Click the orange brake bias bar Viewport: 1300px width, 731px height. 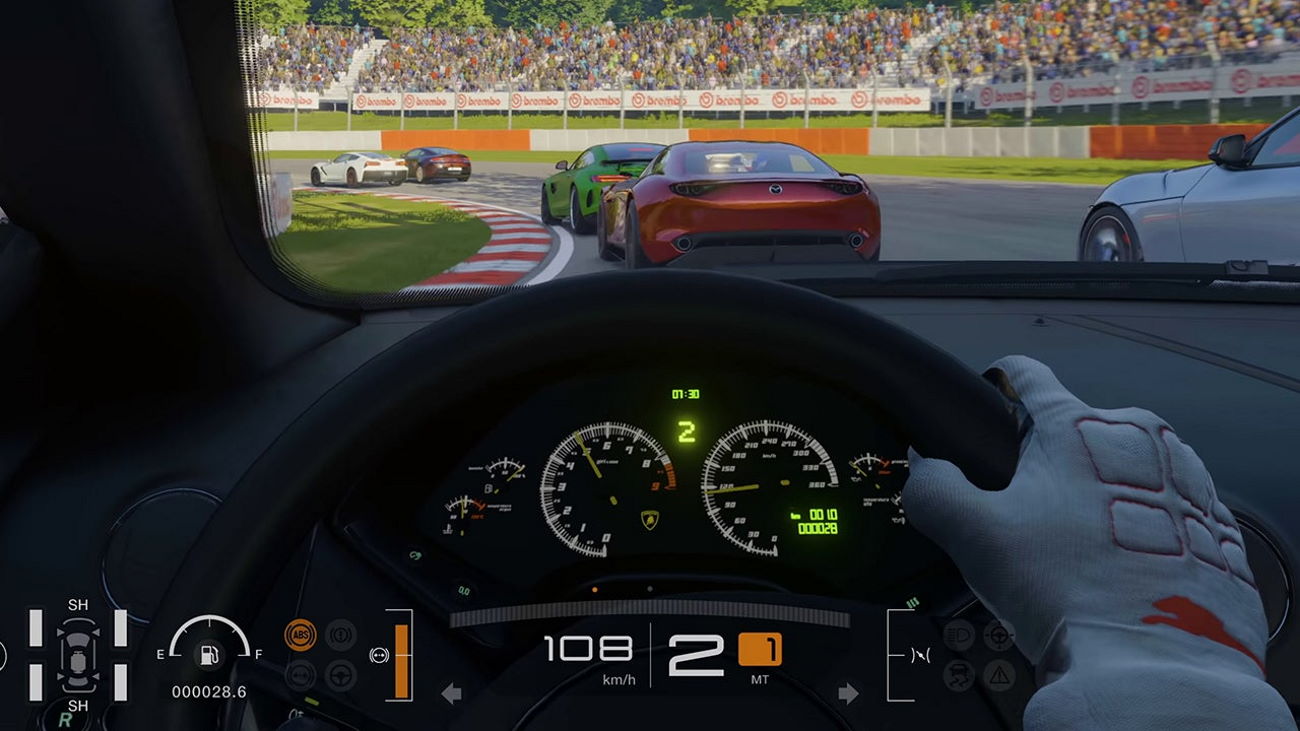401,660
